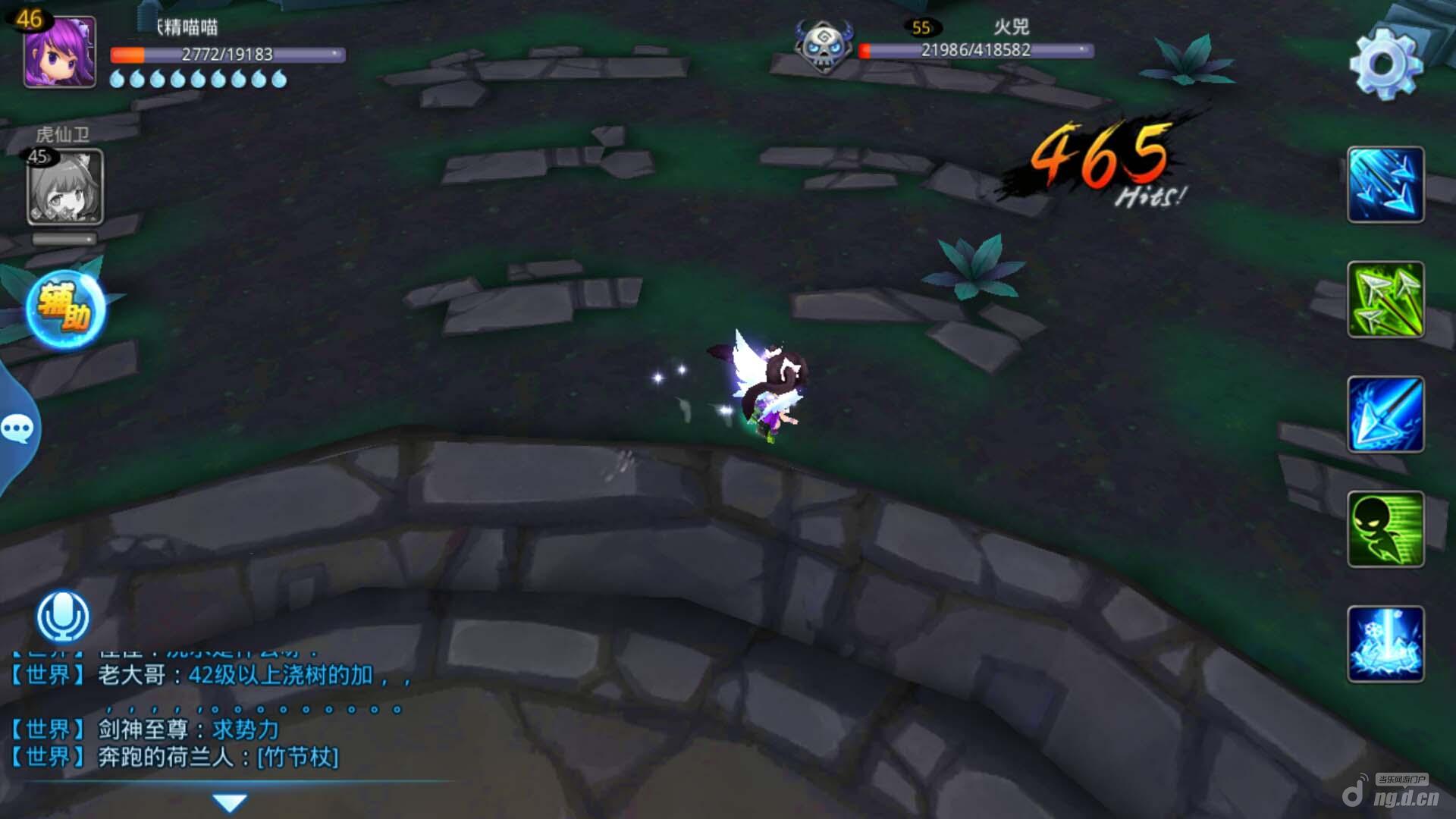Screen dimensions: 1456x819
Task: Trigger the green shadow dash skill
Action: pyautogui.click(x=1385, y=529)
